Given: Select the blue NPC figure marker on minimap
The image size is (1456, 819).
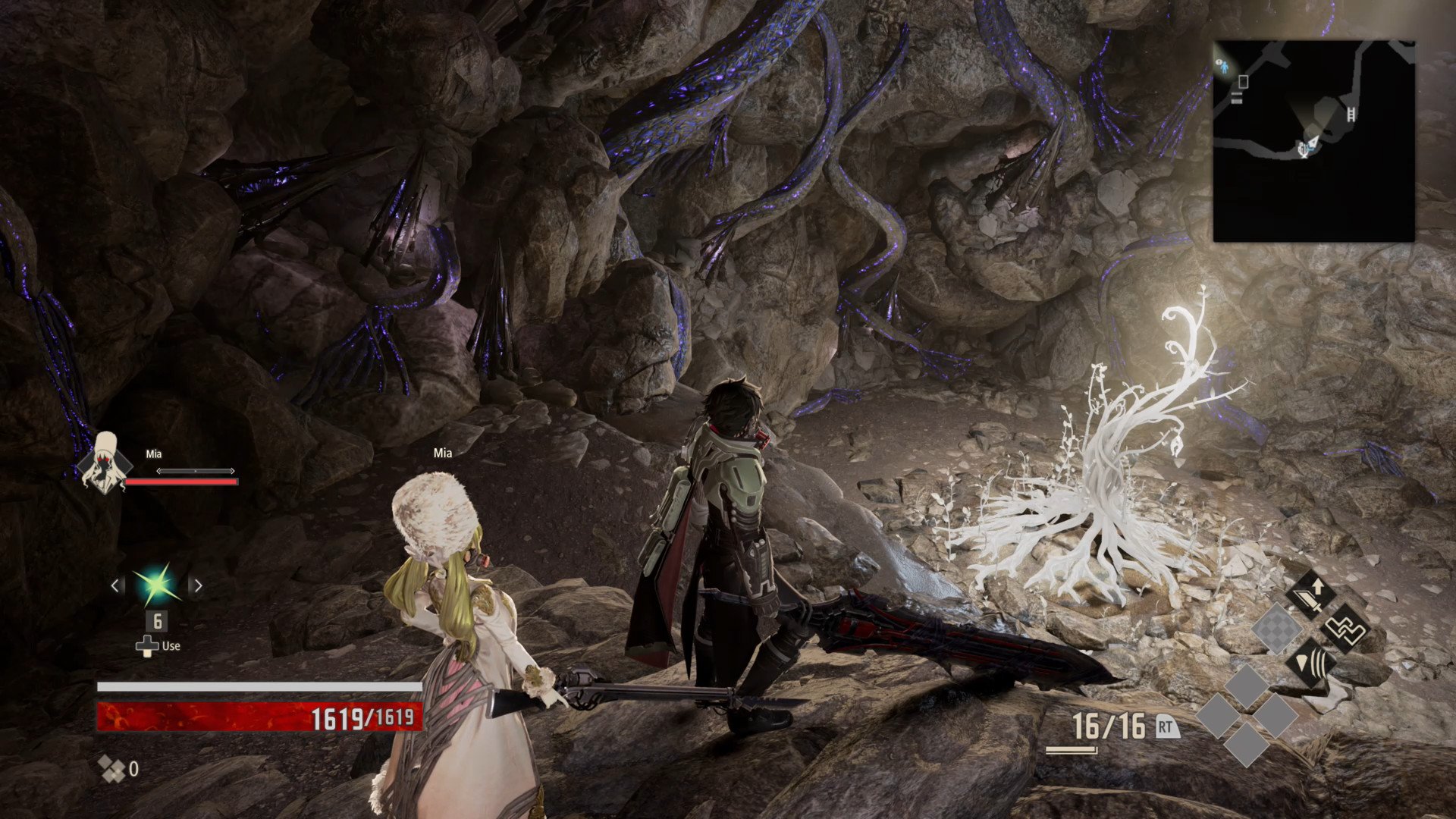Looking at the screenshot, I should [x=1224, y=66].
